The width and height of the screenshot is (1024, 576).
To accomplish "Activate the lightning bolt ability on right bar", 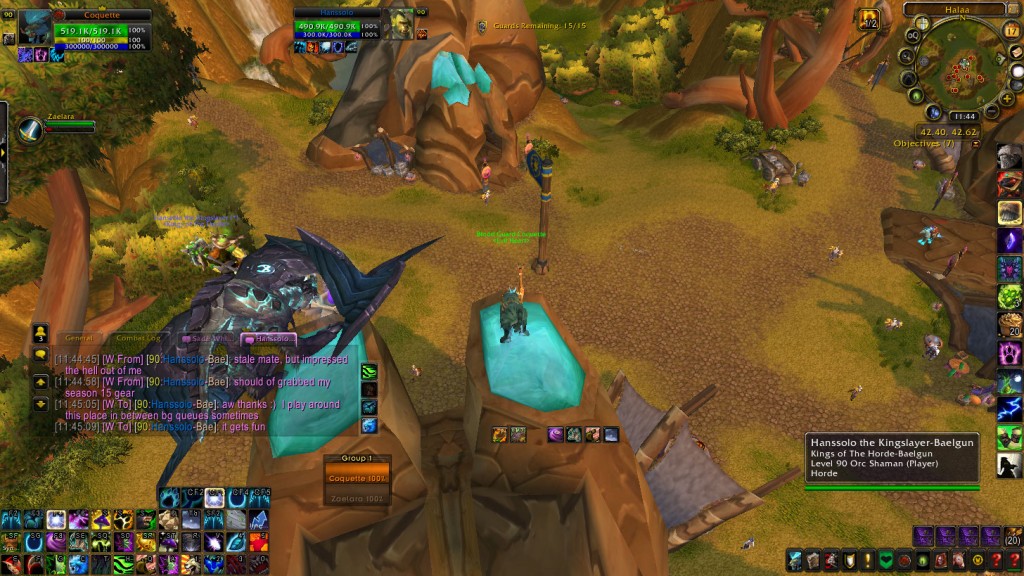I will (1009, 408).
